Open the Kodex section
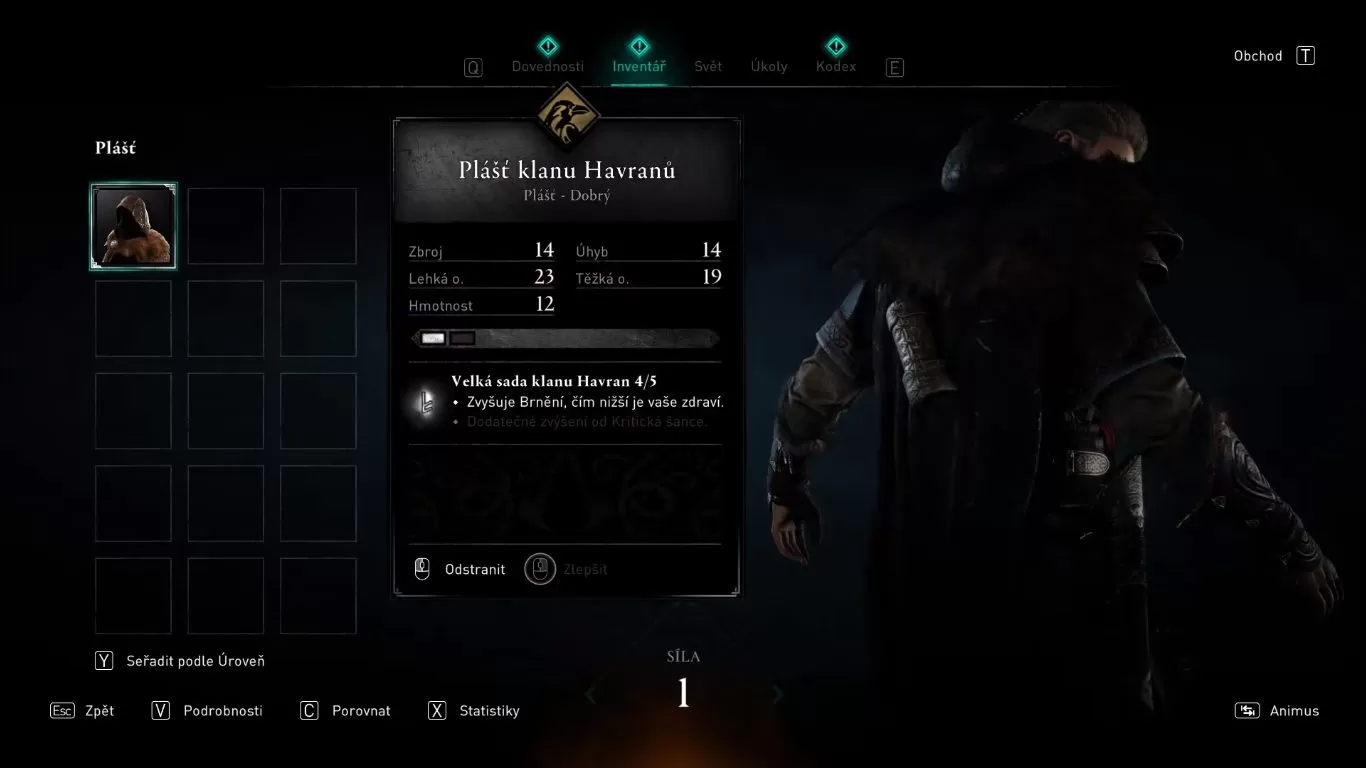 coord(835,65)
